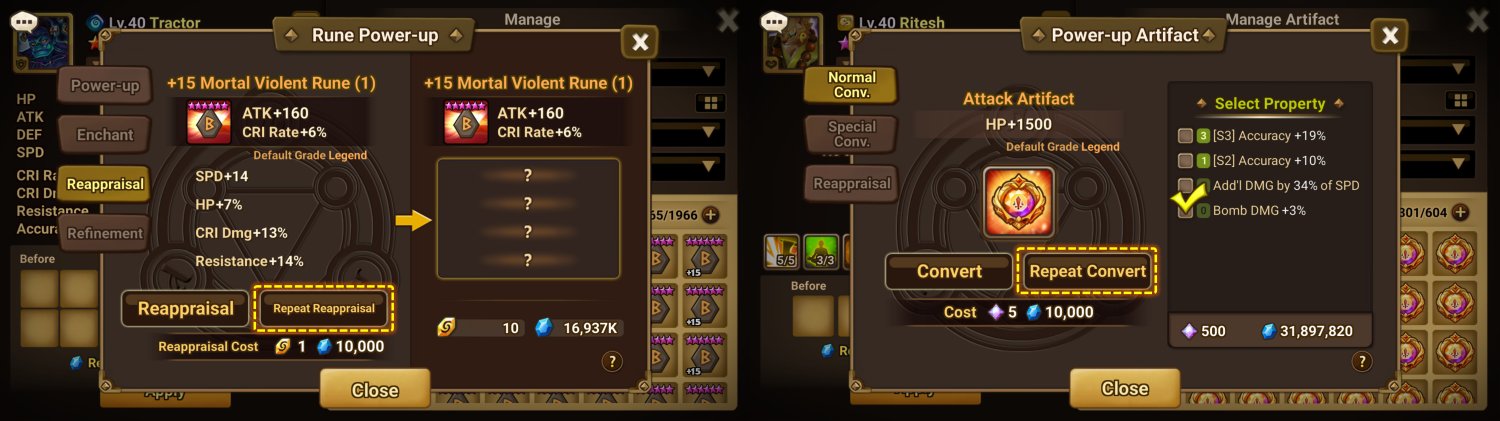
Task: Toggle Add'l DMG by 34% of SPD
Action: 1185,186
